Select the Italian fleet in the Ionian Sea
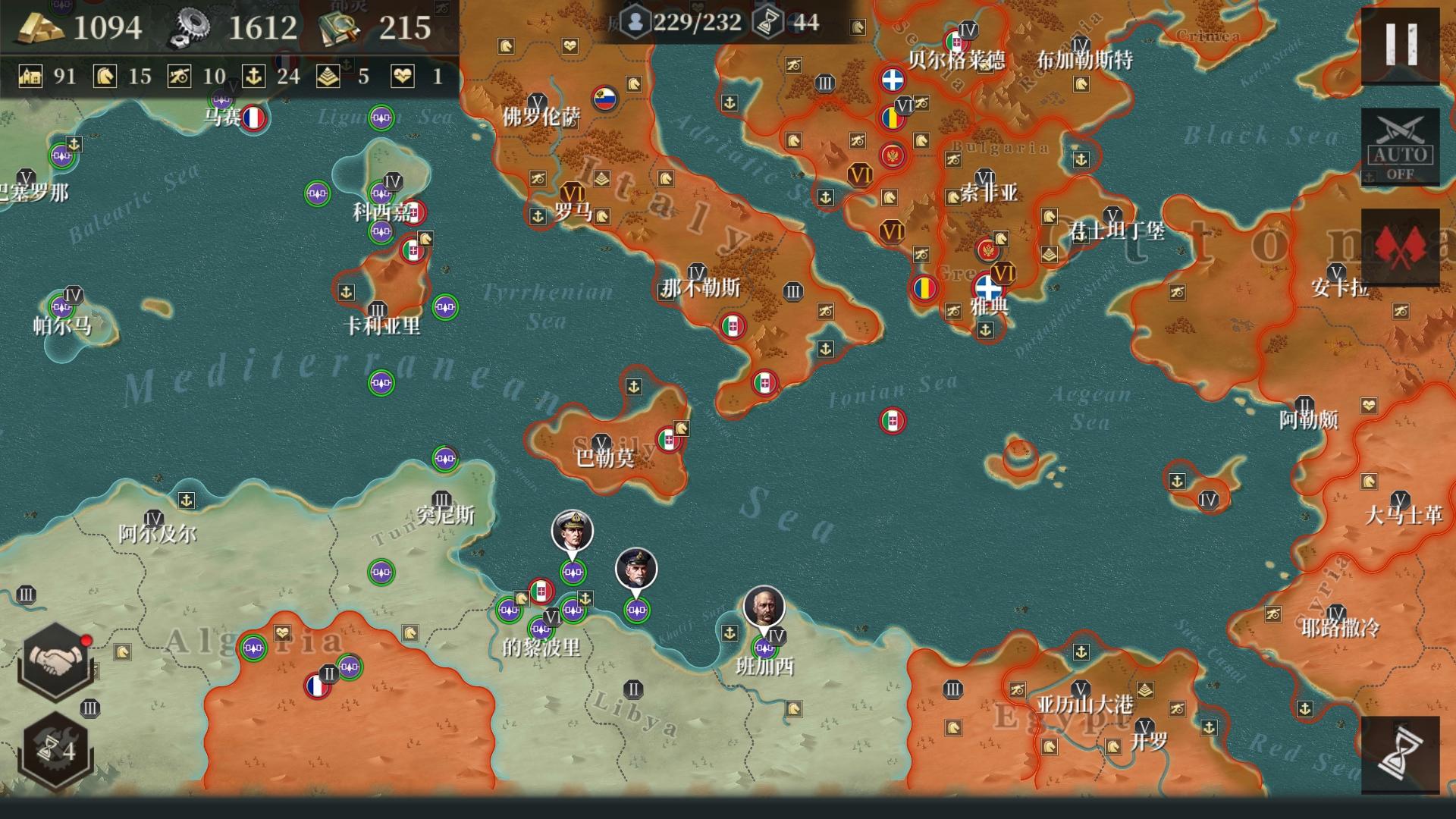The image size is (1456, 819). point(893,421)
